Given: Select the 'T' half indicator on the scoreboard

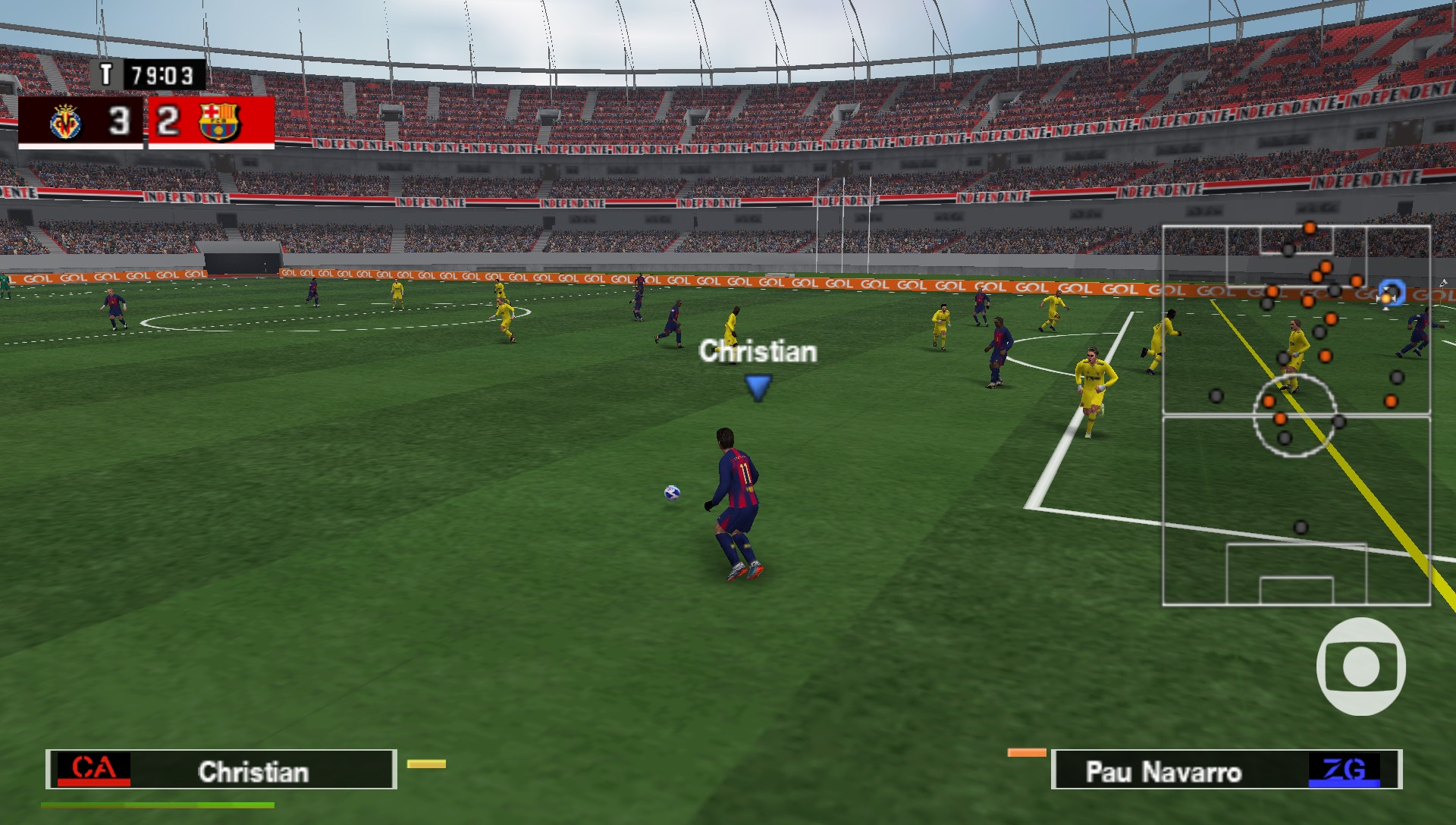Looking at the screenshot, I should pos(108,75).
